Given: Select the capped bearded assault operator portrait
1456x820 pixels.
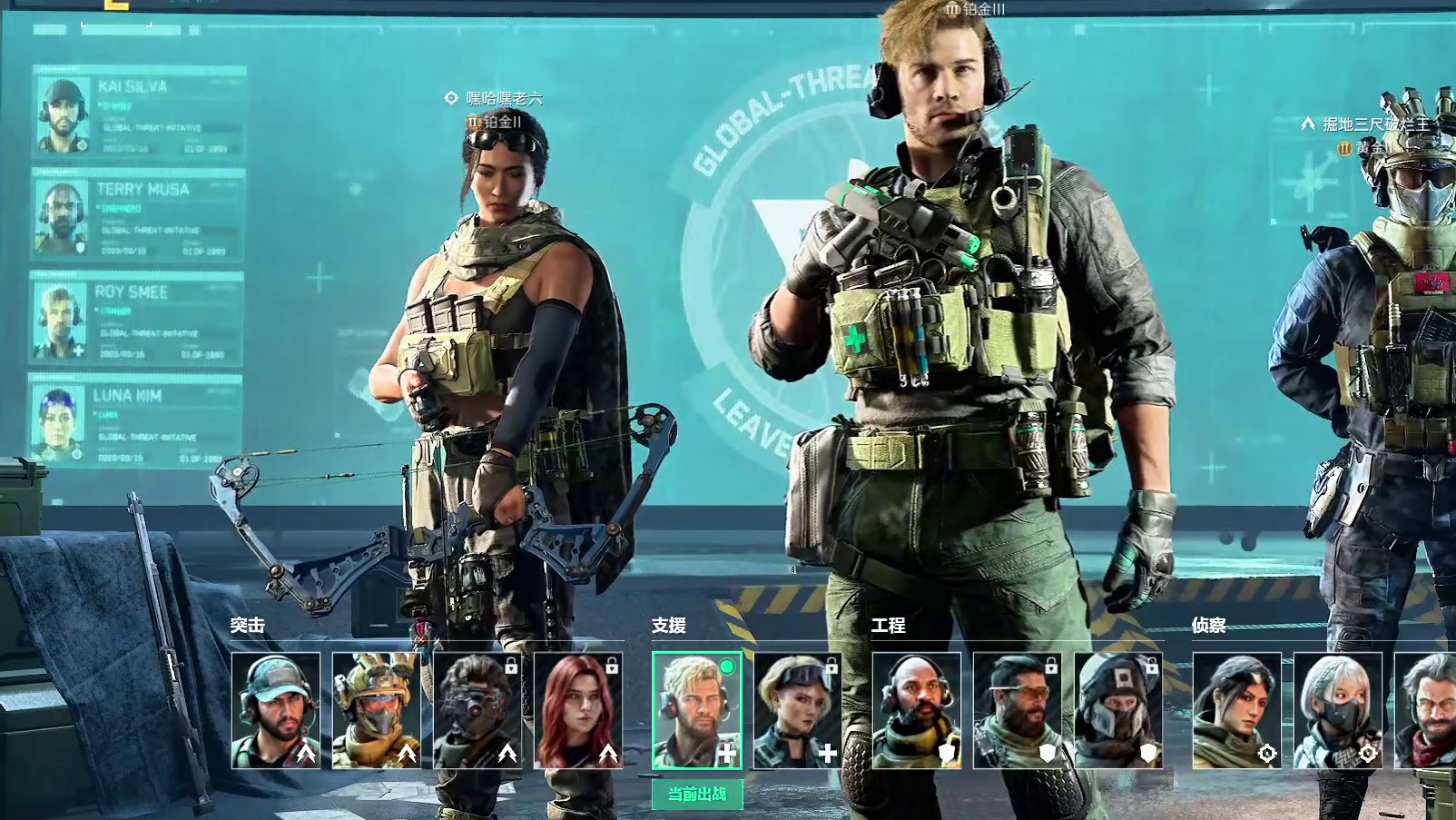Looking at the screenshot, I should pyautogui.click(x=276, y=710).
